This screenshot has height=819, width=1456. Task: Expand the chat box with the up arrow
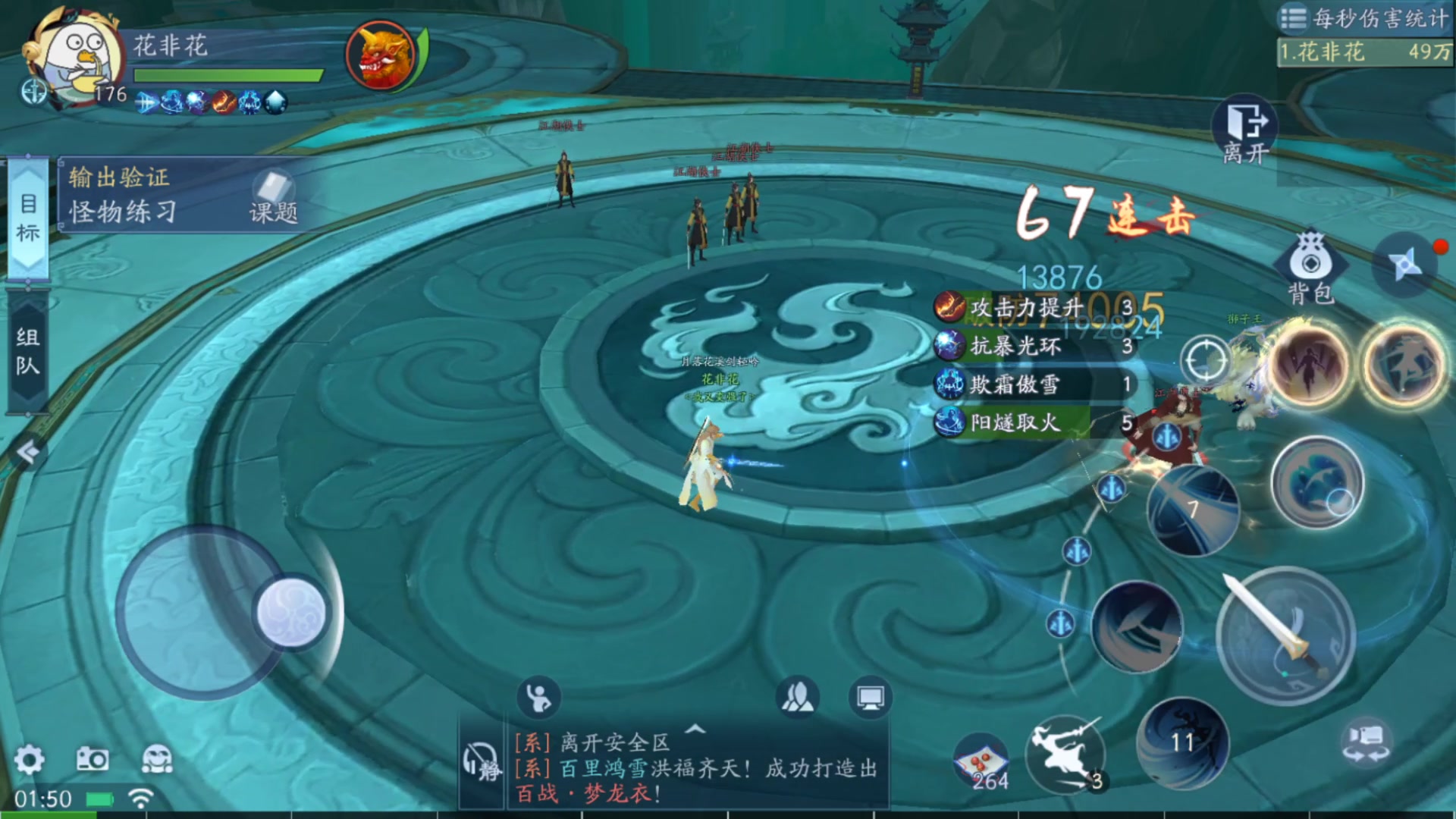tap(695, 730)
